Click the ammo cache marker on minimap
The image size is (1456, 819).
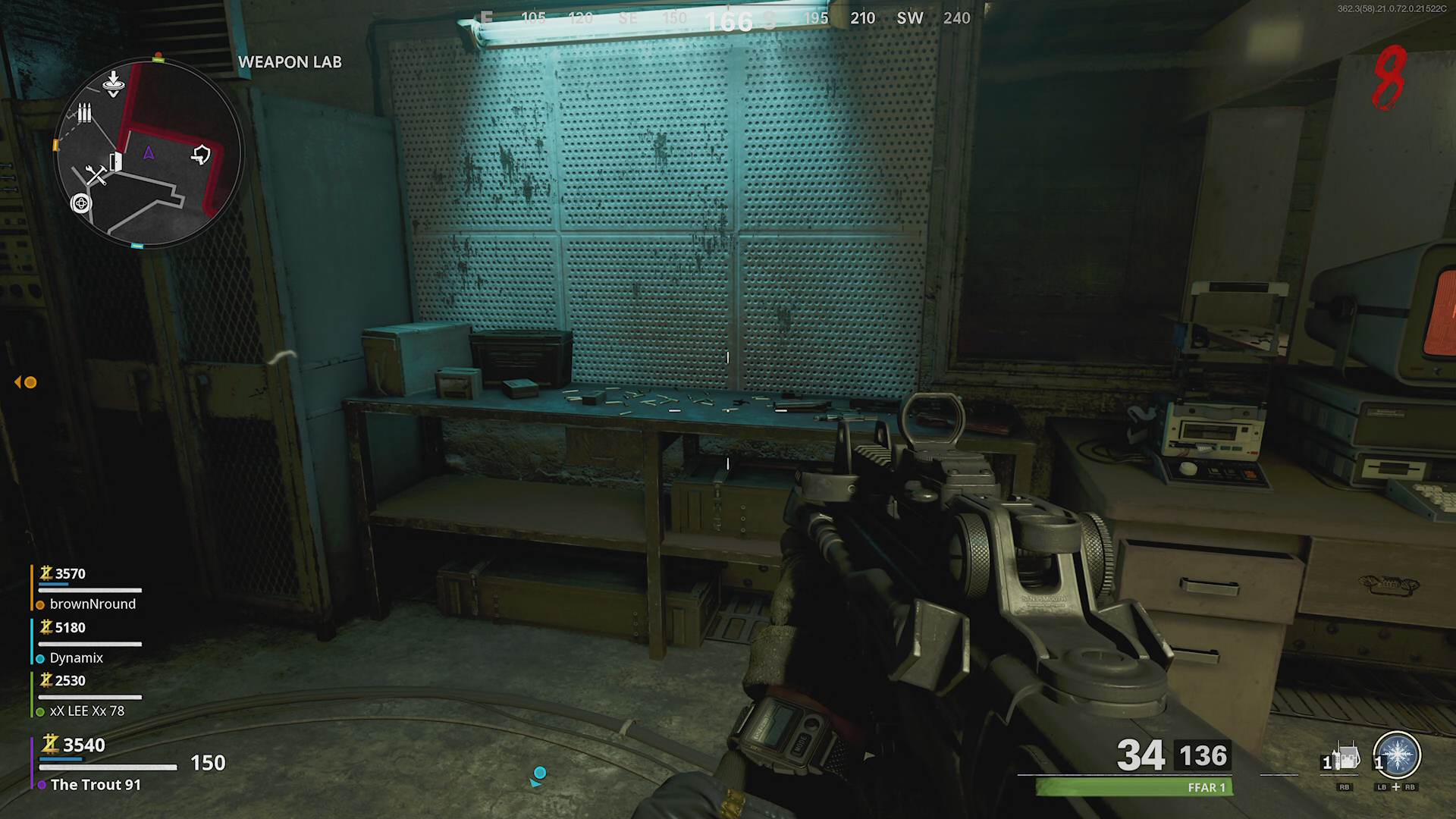(84, 114)
